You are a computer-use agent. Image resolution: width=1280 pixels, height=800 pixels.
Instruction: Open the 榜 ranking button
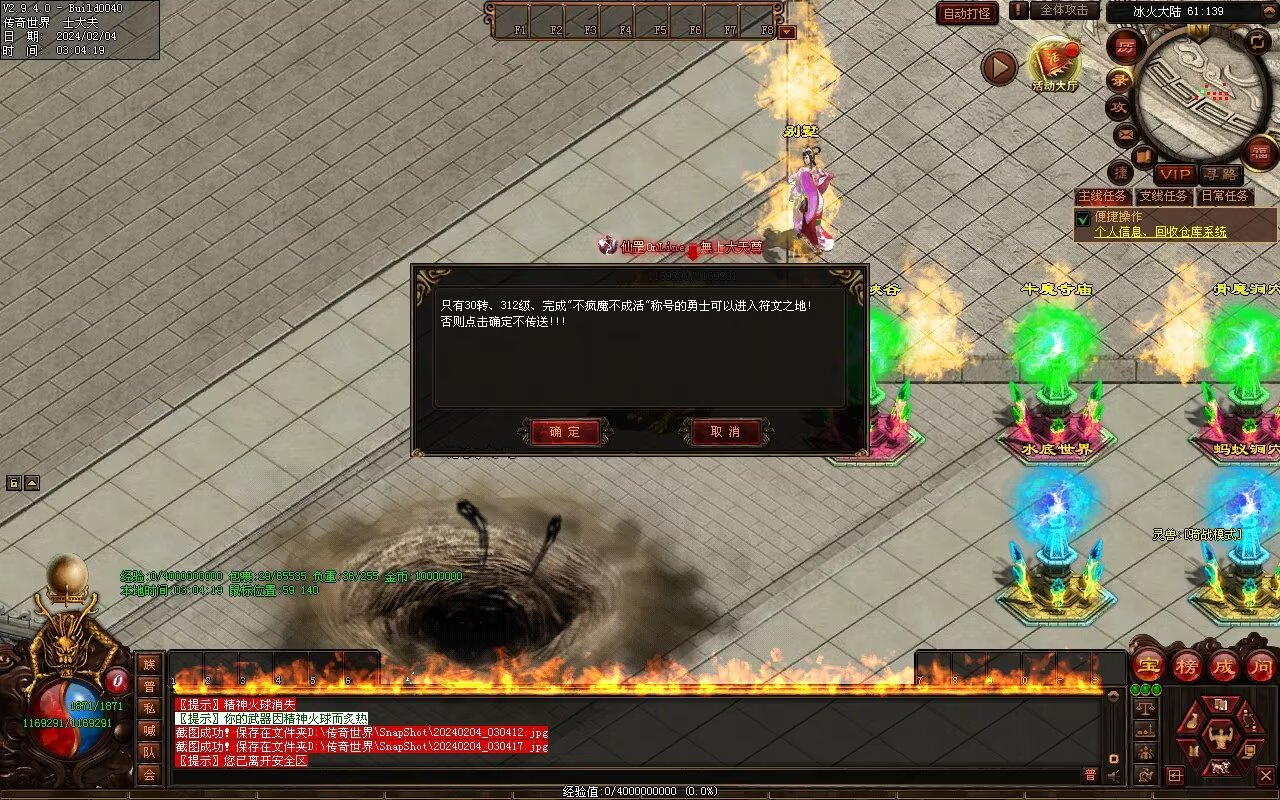(x=1187, y=665)
